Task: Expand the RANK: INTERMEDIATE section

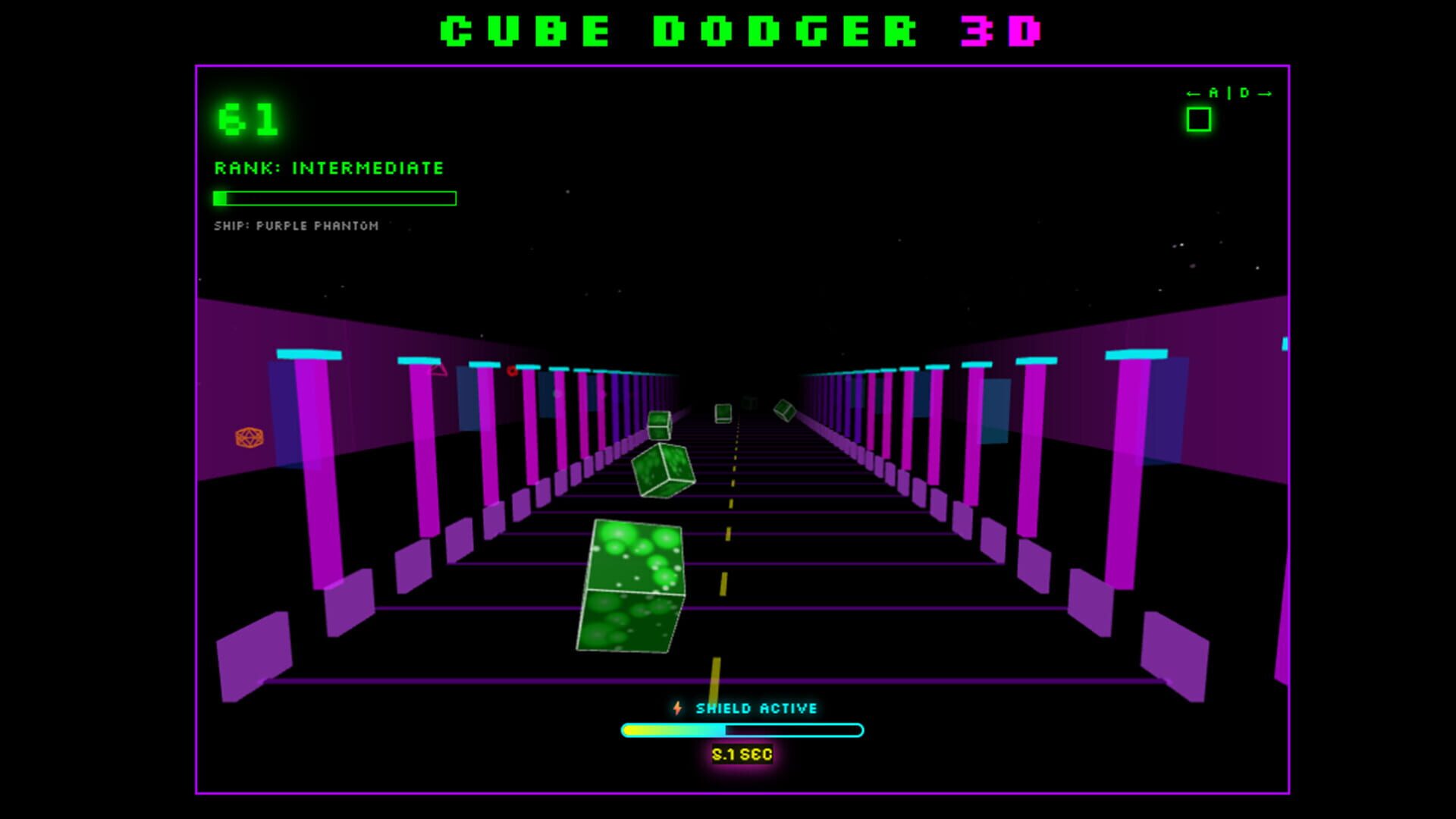Action: (x=328, y=168)
